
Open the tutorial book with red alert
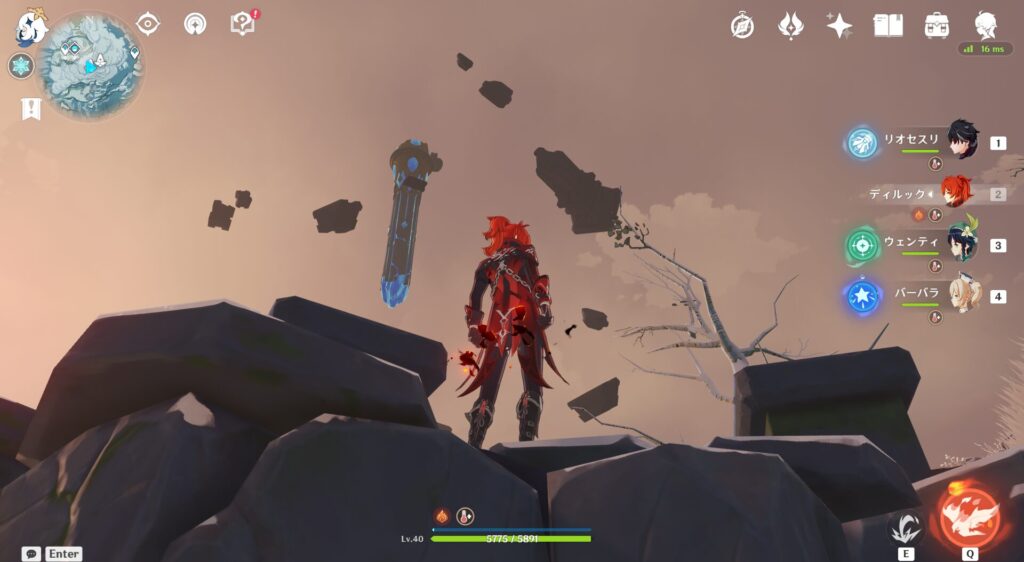pos(243,23)
